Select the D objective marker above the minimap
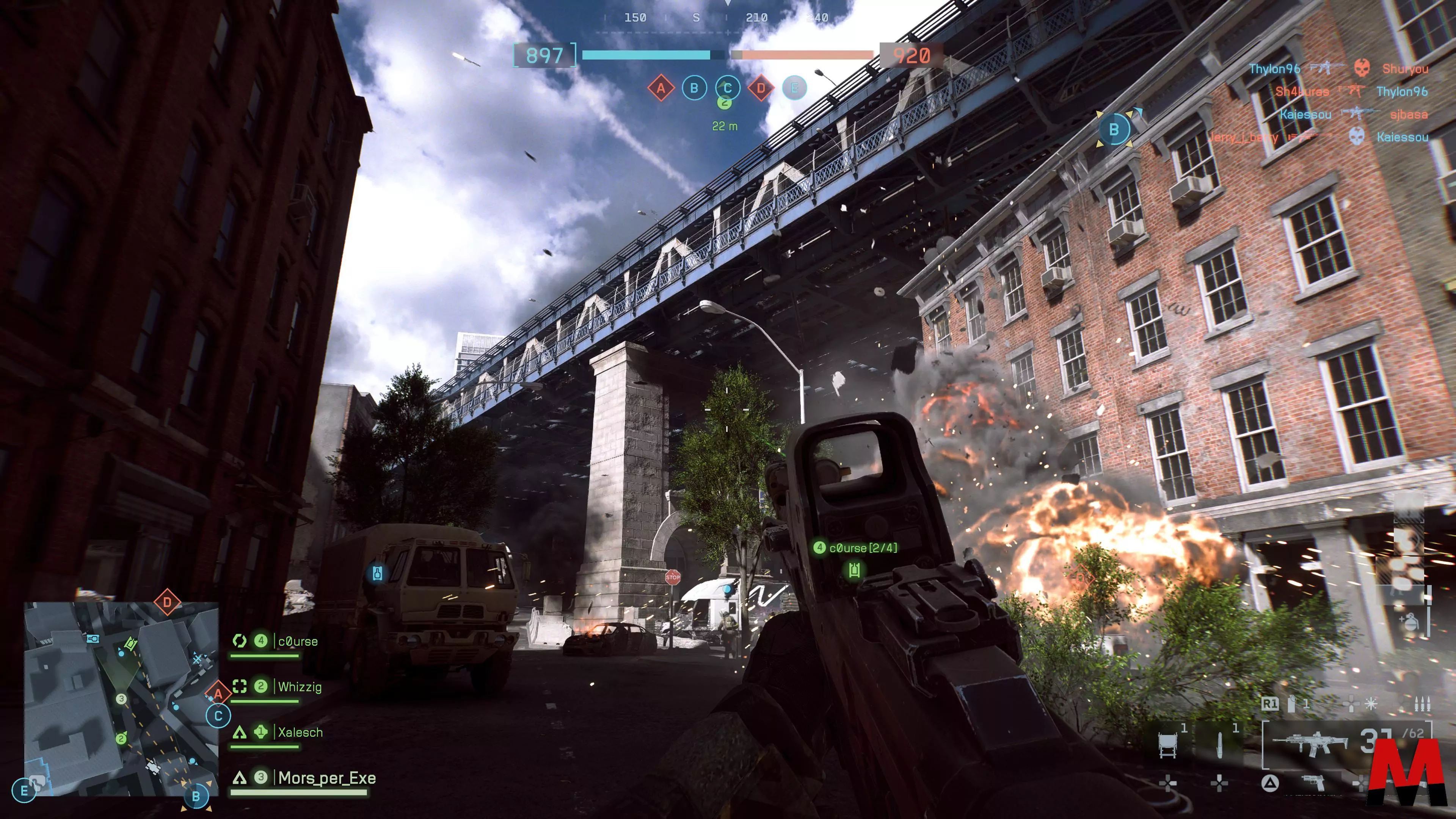This screenshot has height=819, width=1456. 167,602
